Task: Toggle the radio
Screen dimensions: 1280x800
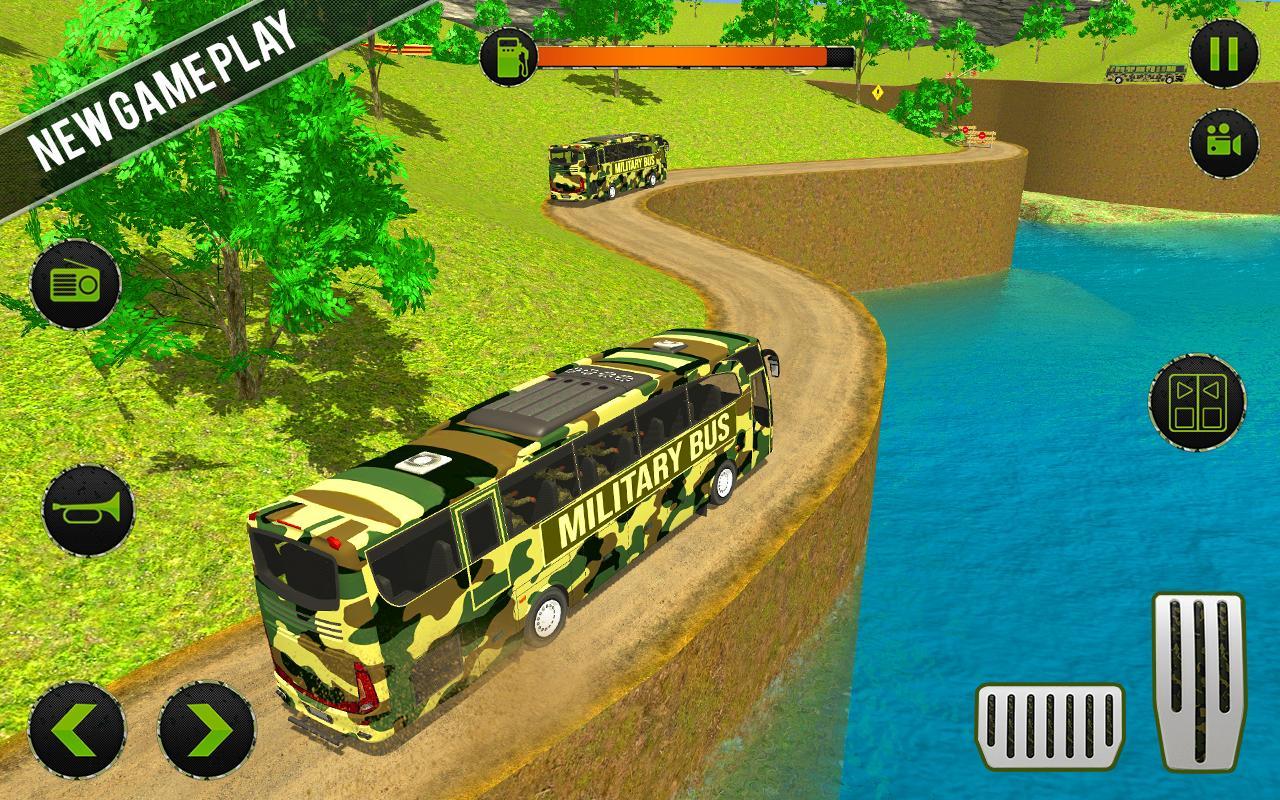Action: point(76,285)
